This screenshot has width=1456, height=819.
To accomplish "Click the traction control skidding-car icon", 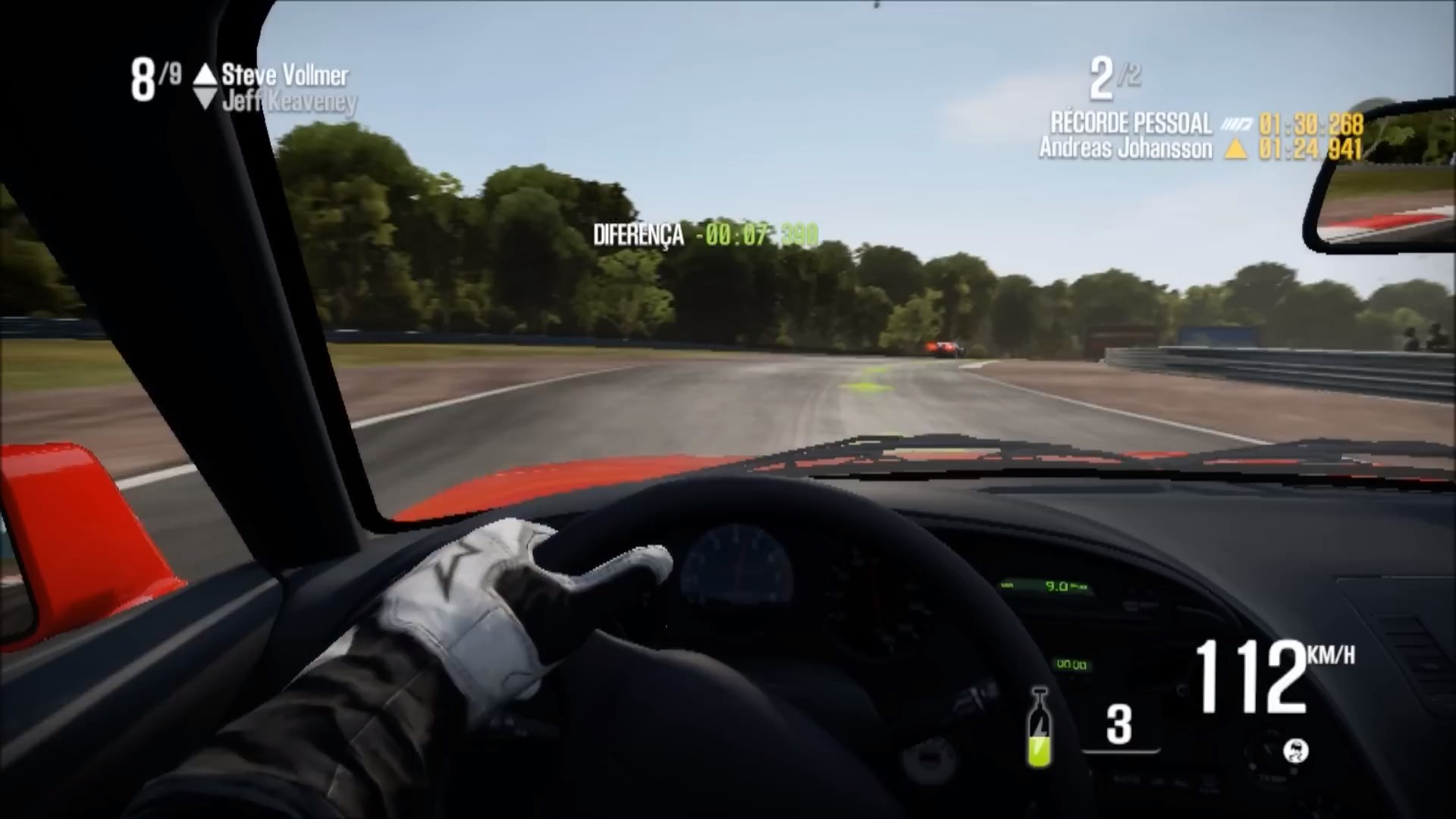I will tap(1295, 751).
